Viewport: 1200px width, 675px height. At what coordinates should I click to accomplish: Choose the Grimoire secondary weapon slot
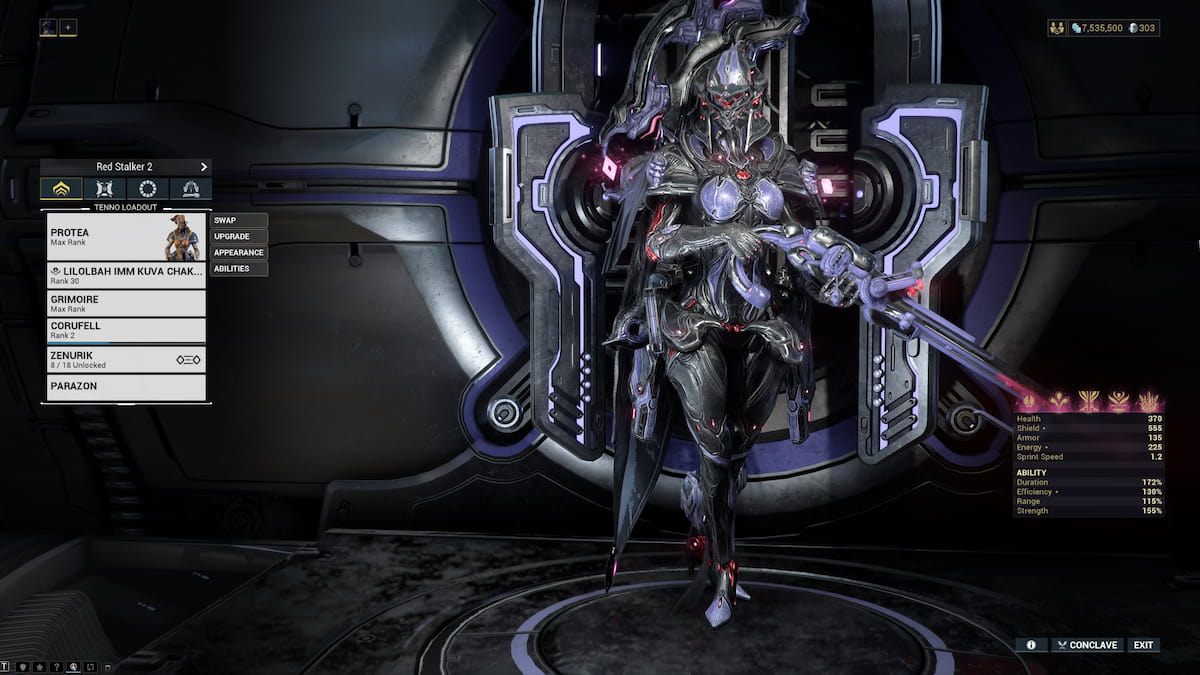tap(126, 303)
